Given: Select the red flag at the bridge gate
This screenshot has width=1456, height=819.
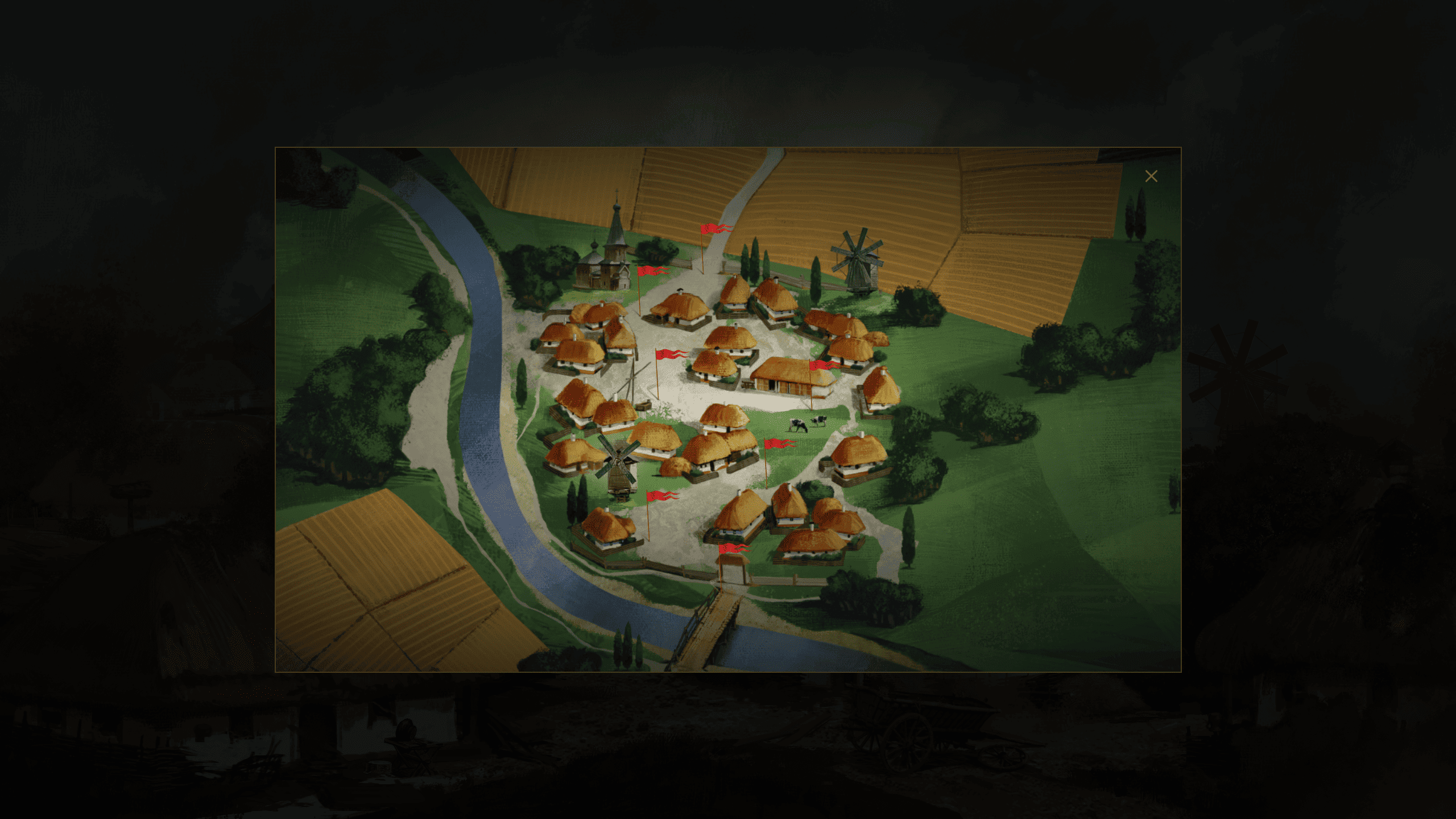Looking at the screenshot, I should click(732, 548).
